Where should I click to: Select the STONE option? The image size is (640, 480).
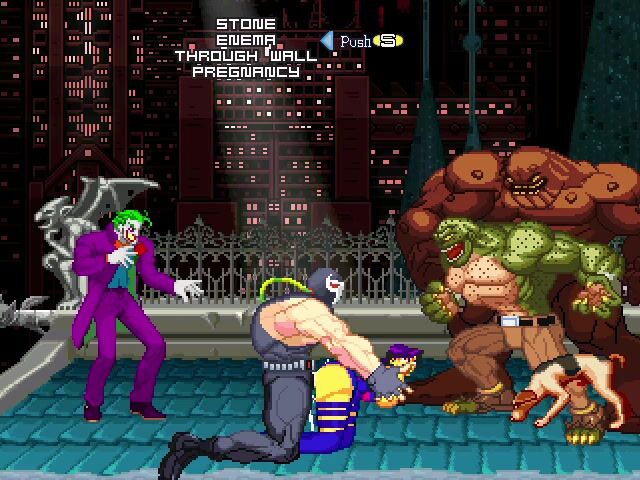(x=246, y=24)
